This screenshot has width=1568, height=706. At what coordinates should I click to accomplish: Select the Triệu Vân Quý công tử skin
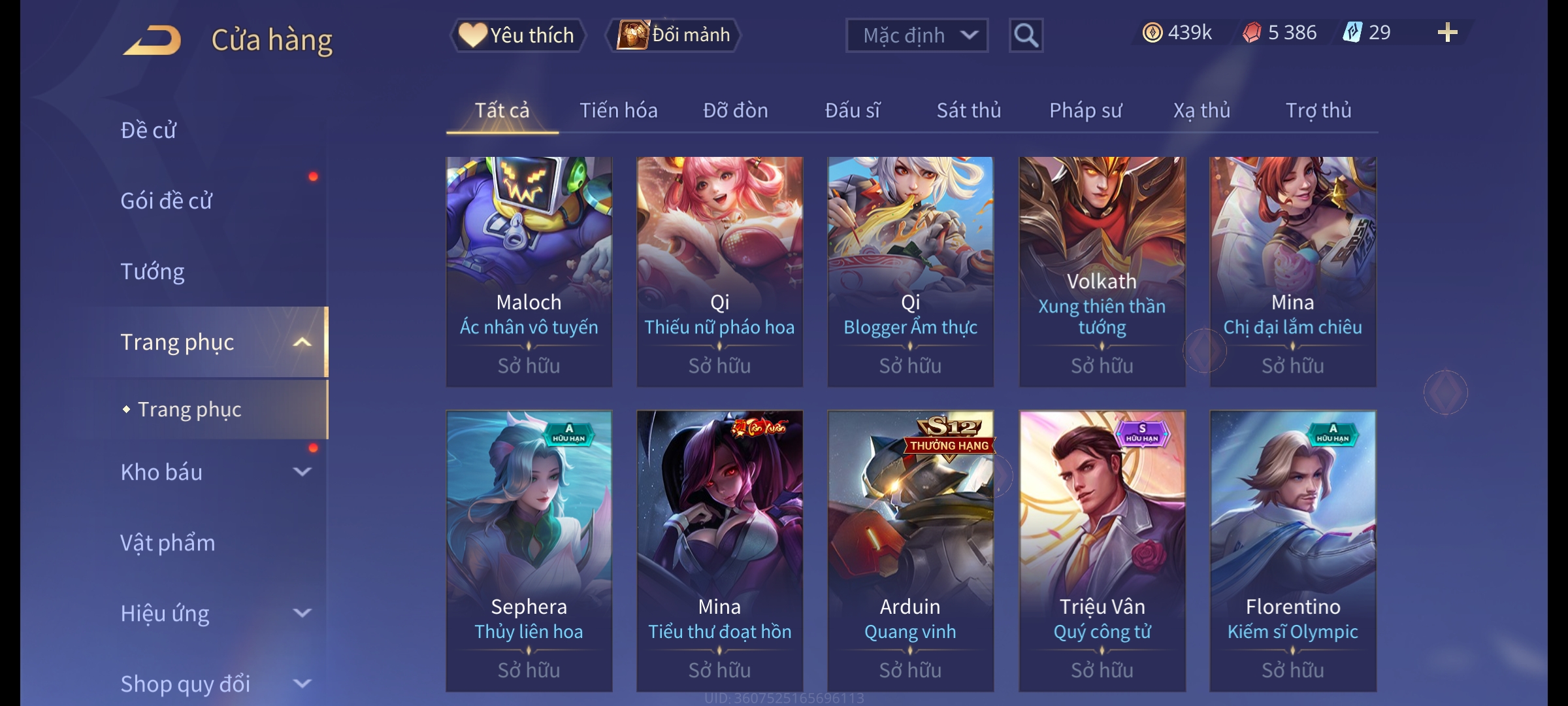(x=1102, y=550)
